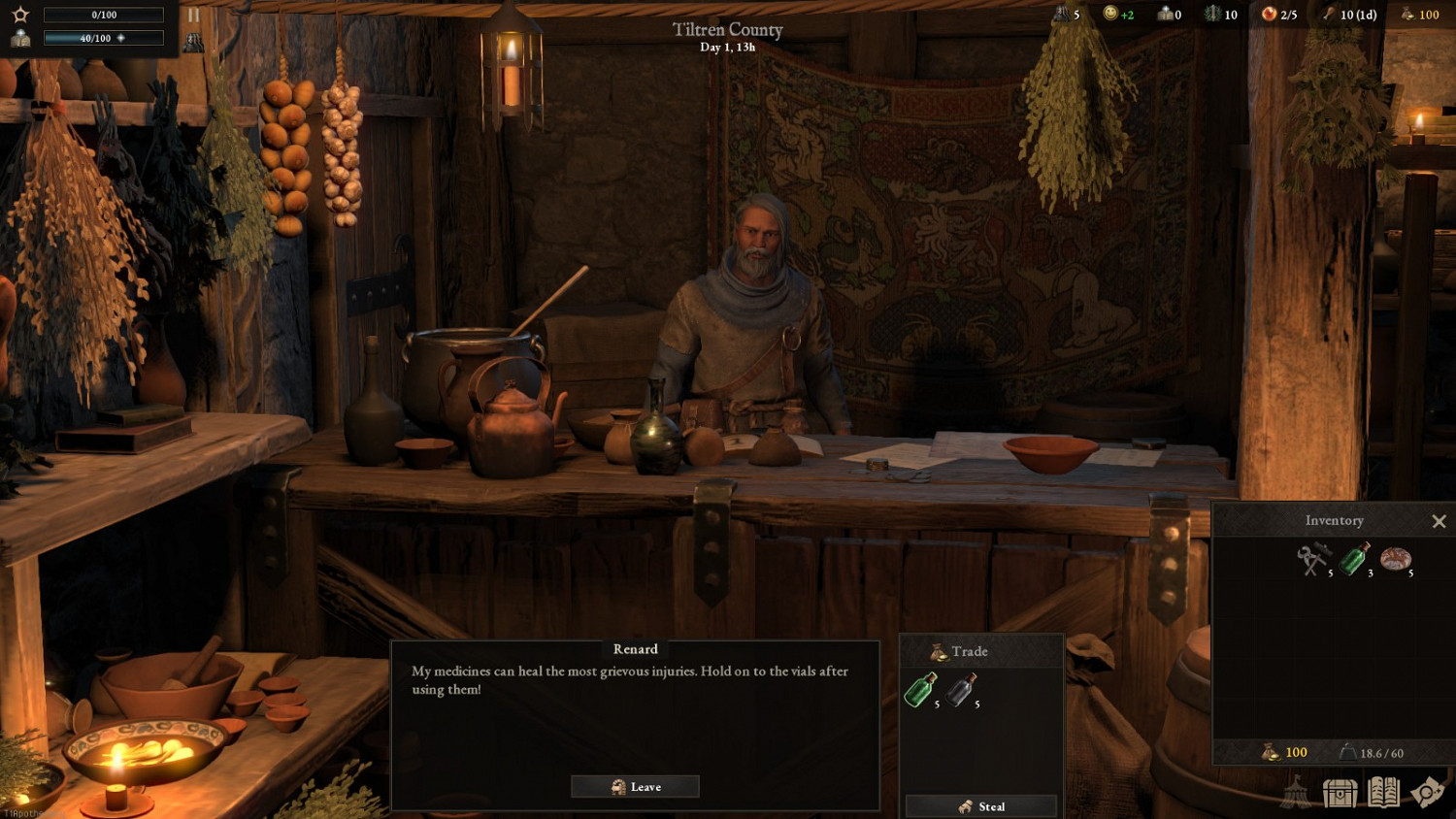Leave the conversation with Renard
The height and width of the screenshot is (819, 1456).
(x=635, y=787)
